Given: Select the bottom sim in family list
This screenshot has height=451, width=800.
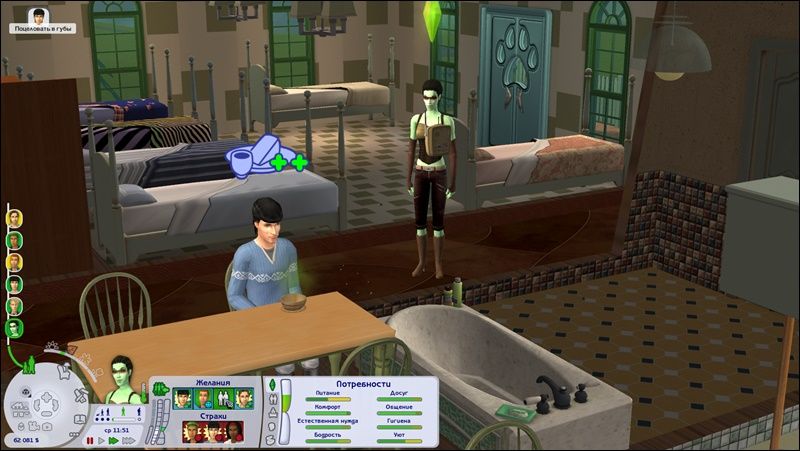Looking at the screenshot, I should coord(15,329).
